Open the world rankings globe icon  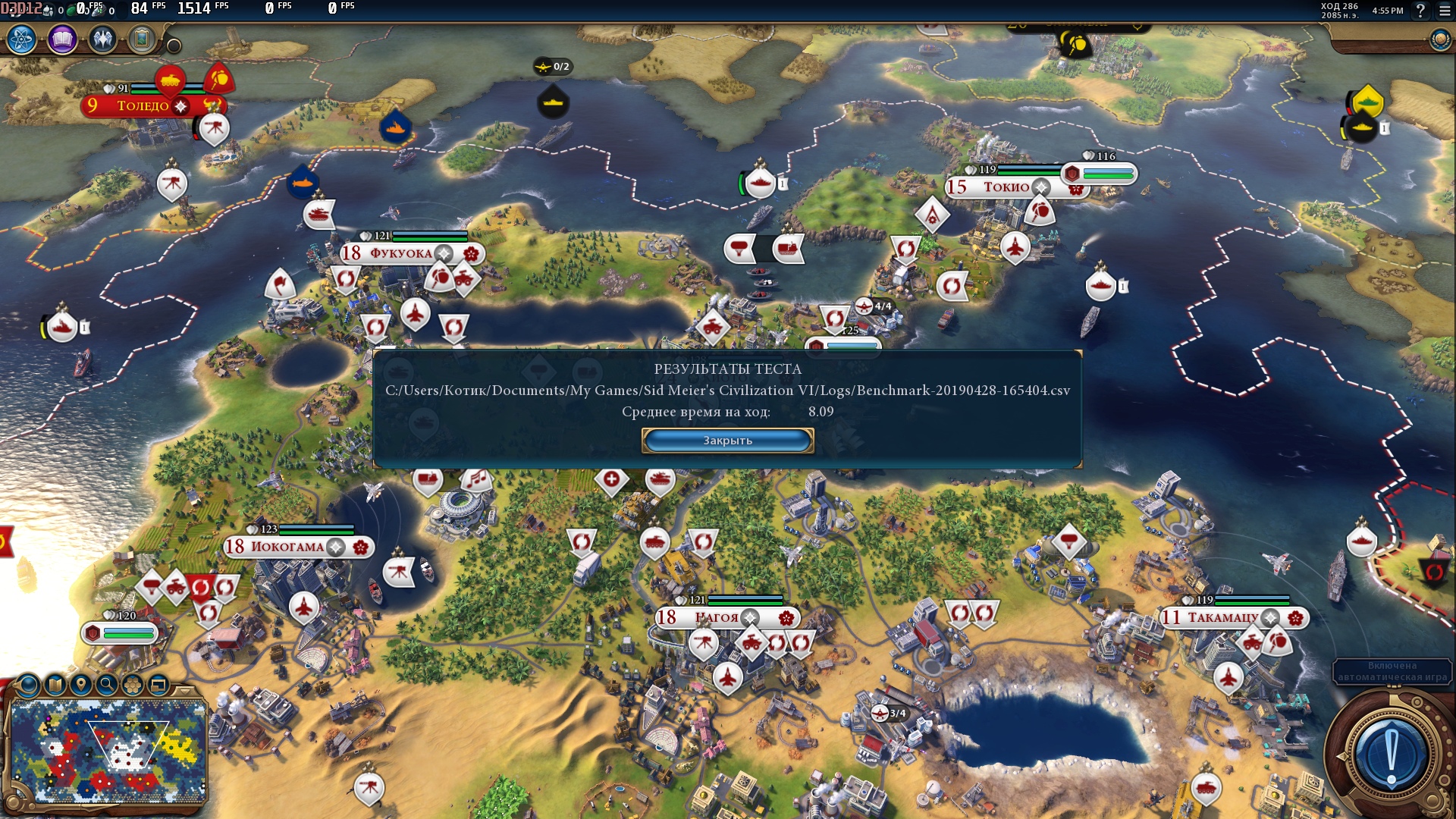click(1439, 39)
